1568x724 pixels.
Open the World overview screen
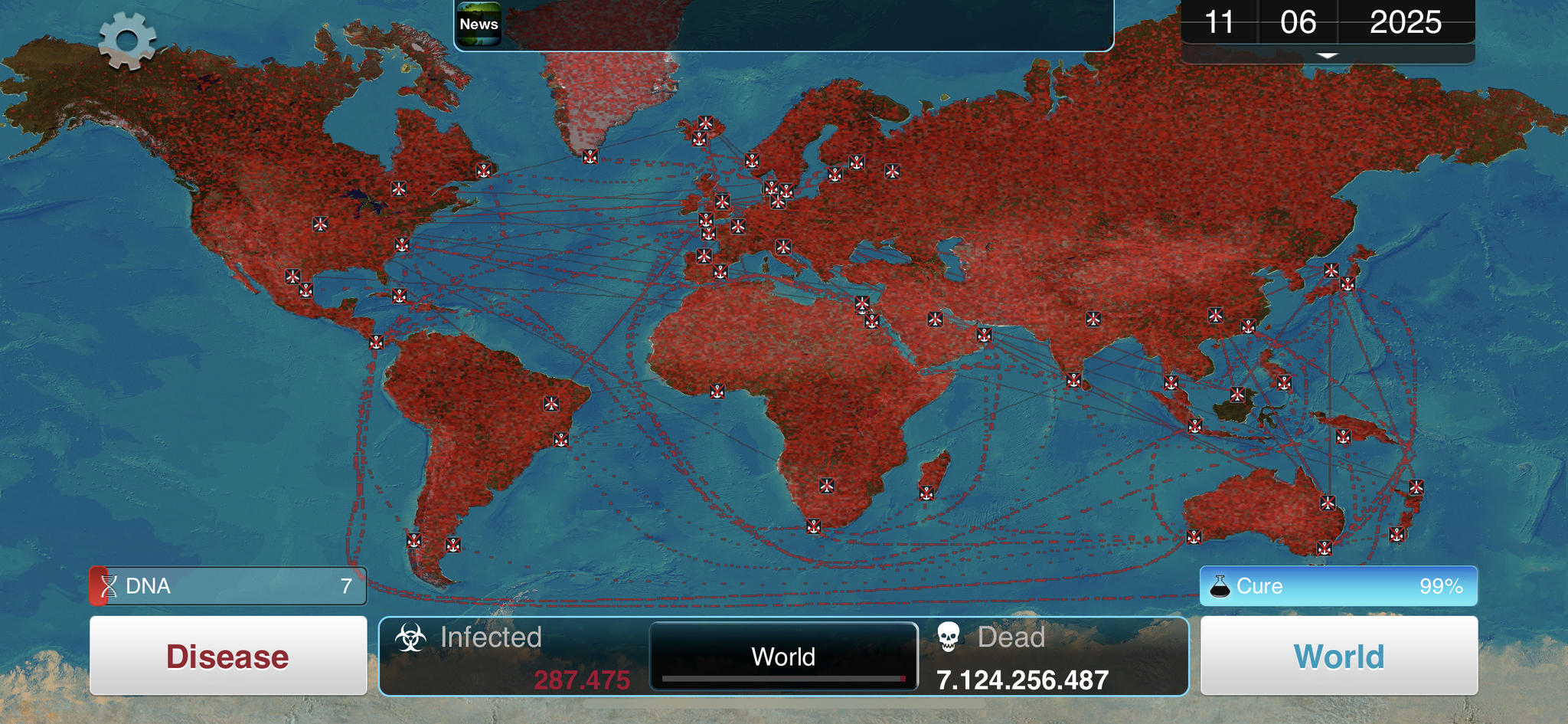(x=1338, y=656)
